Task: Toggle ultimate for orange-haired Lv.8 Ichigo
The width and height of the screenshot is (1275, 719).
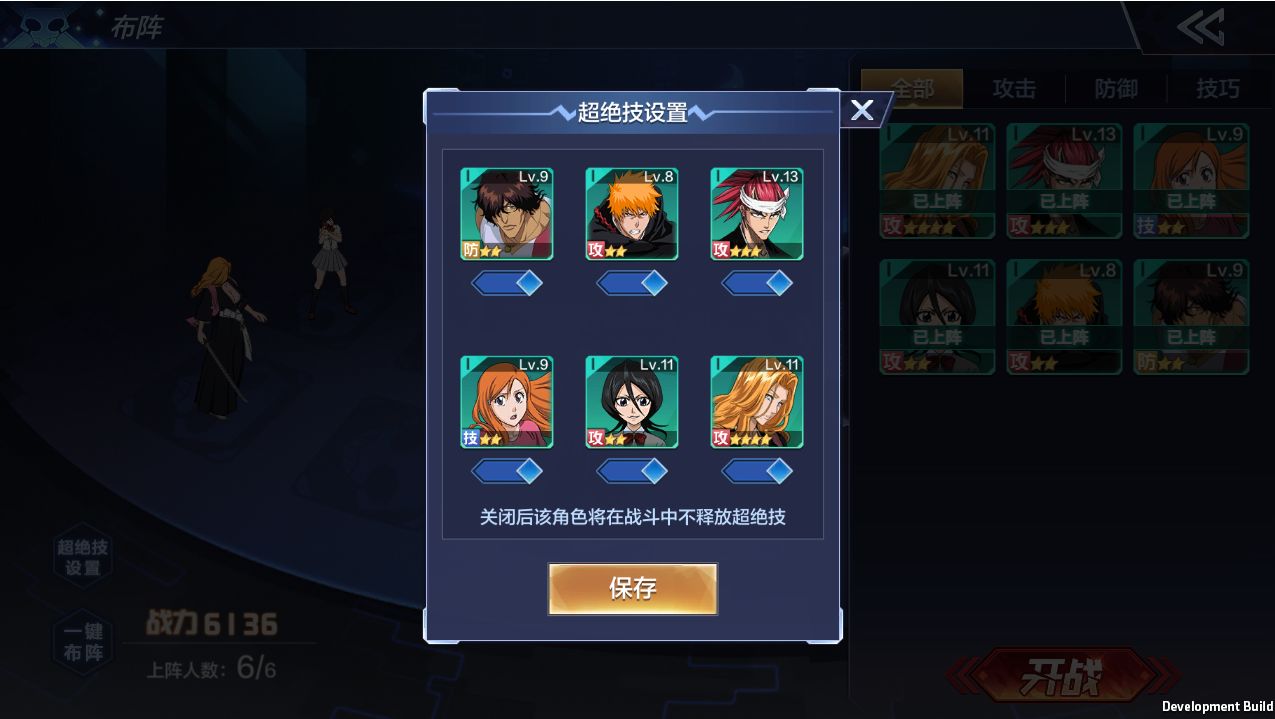Action: (632, 284)
